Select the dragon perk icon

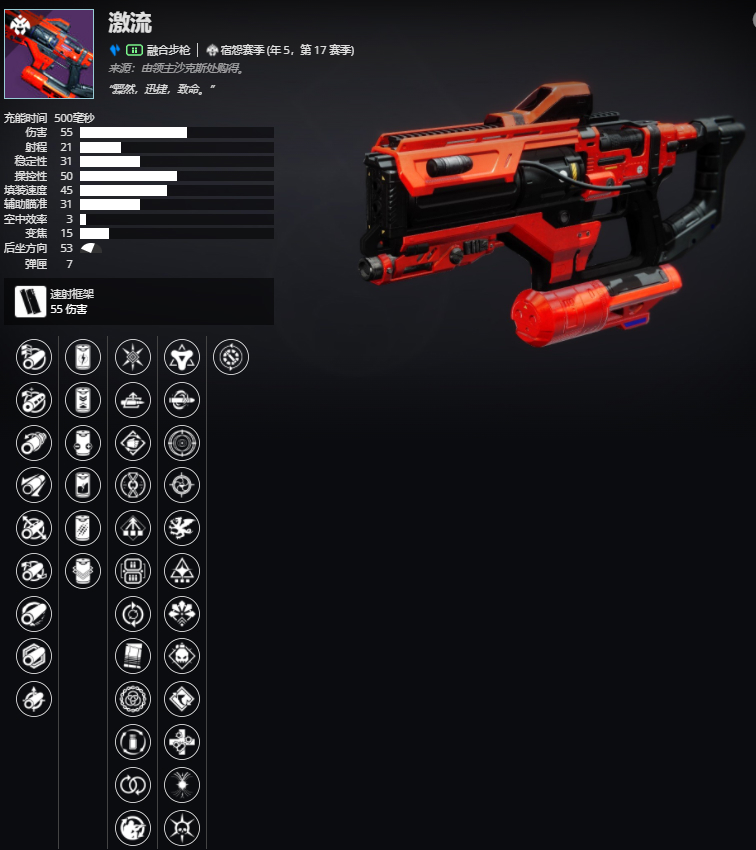click(182, 528)
